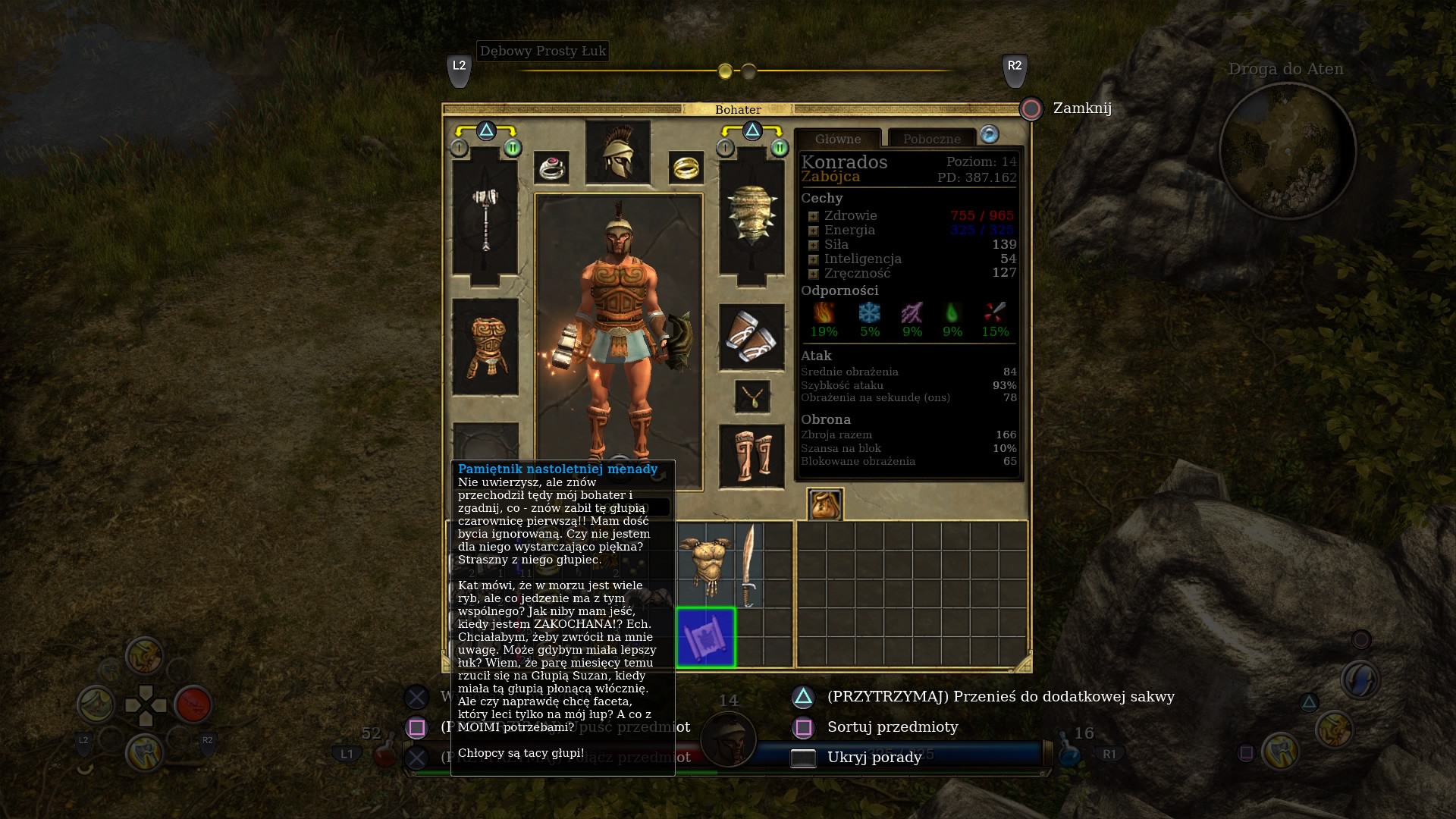
Task: Select the bracers equipment slot
Action: (x=752, y=337)
